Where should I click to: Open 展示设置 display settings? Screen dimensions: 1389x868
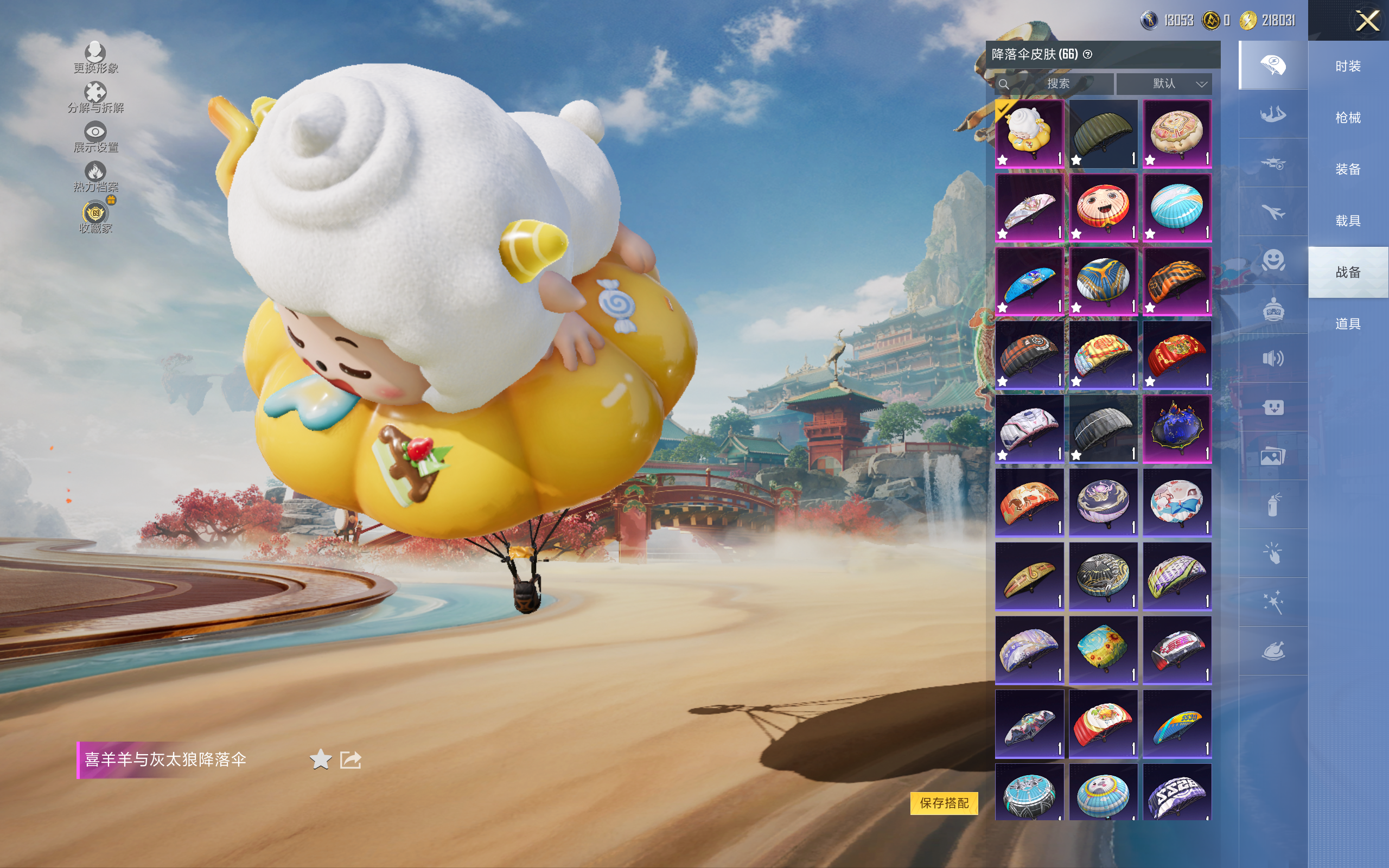coord(95,137)
